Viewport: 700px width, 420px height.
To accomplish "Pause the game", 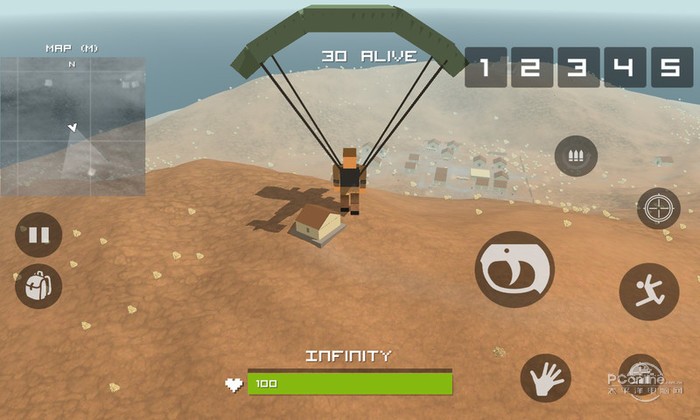I will 38,236.
